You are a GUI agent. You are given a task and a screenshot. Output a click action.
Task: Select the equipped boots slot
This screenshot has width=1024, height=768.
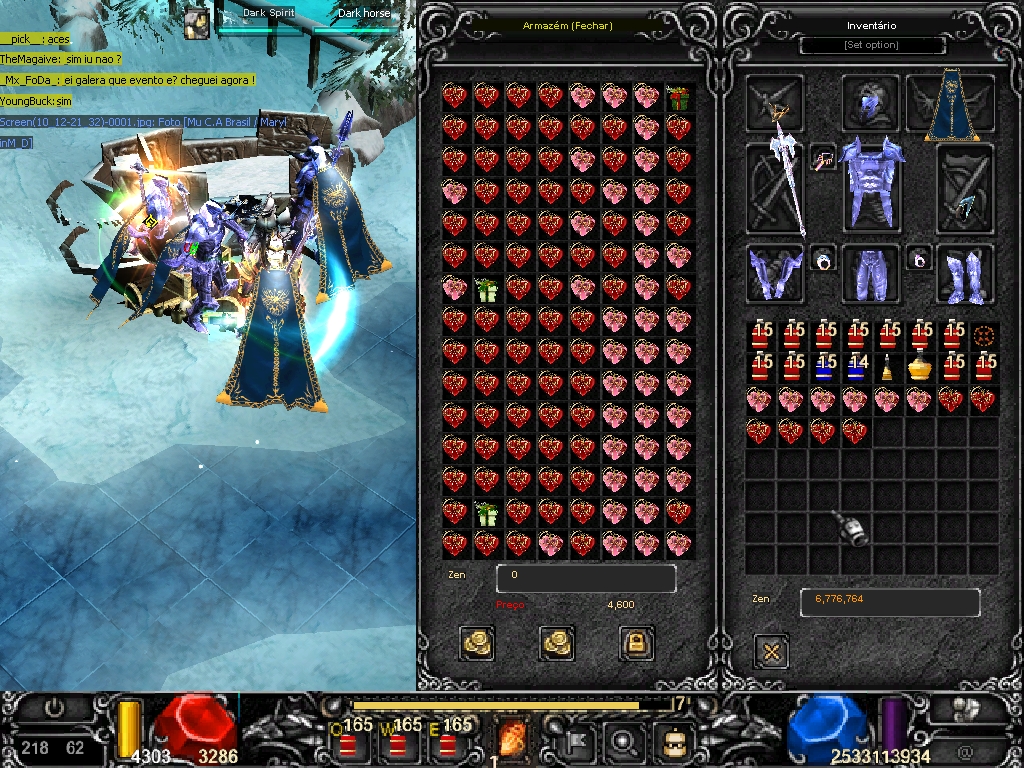click(x=965, y=273)
